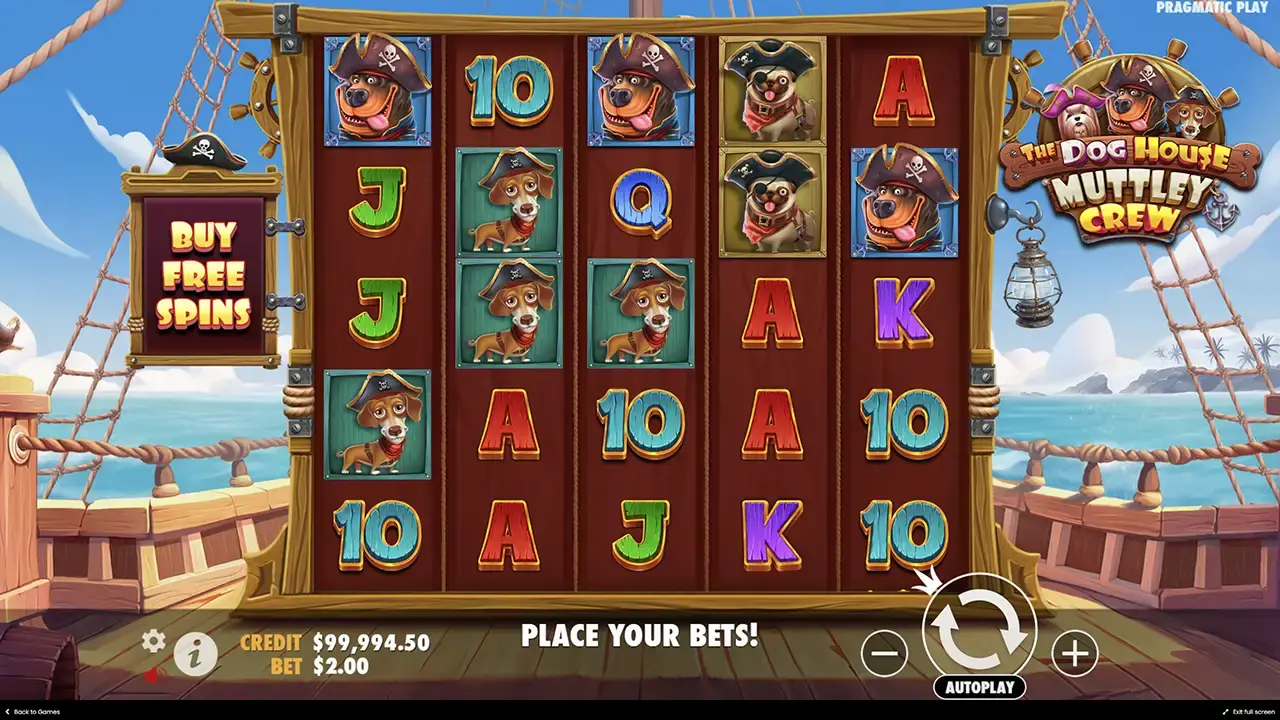Open the Autoplay options
The height and width of the screenshot is (720, 1280).
[979, 687]
